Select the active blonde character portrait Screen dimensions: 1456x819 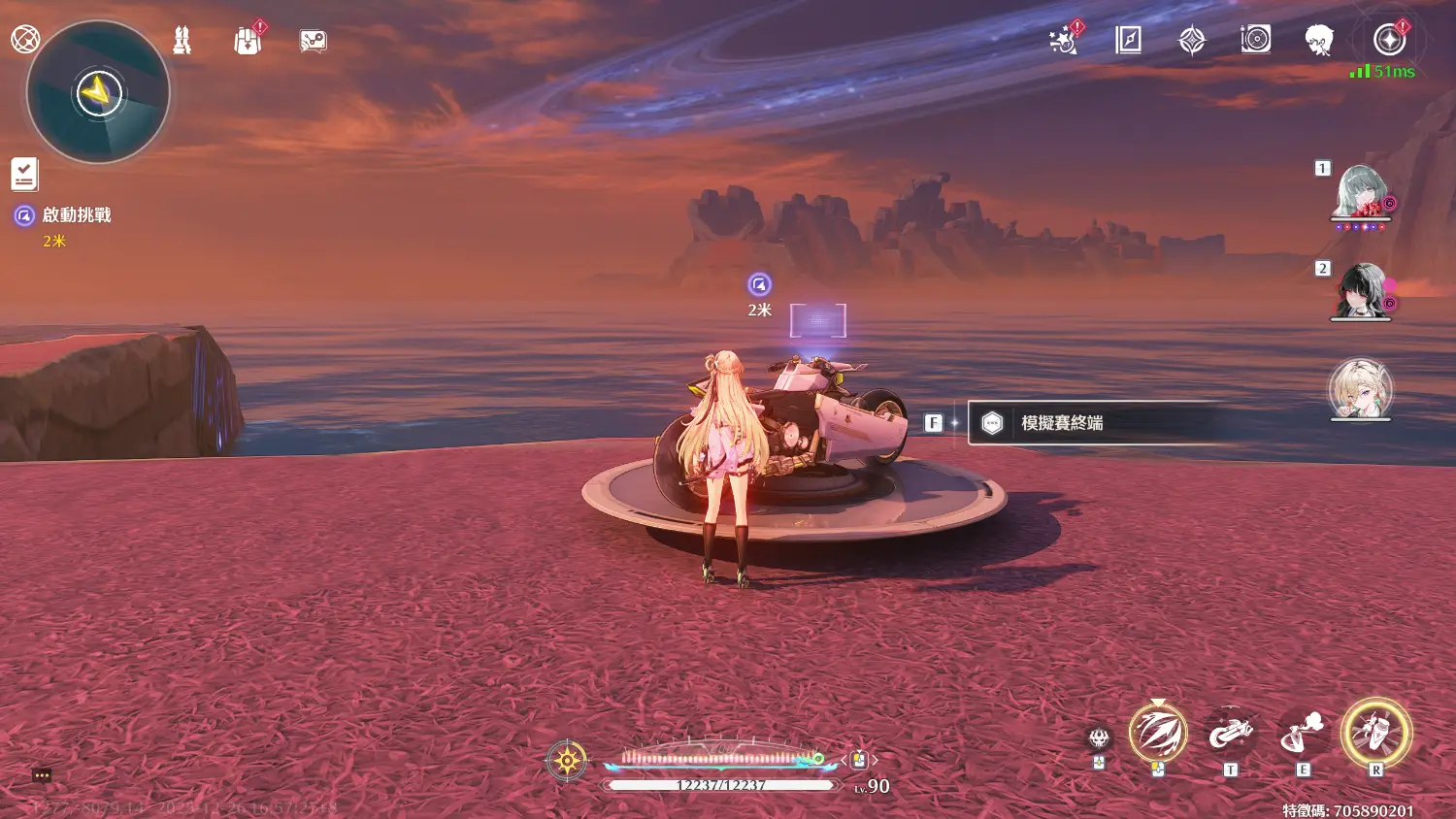(x=1360, y=388)
